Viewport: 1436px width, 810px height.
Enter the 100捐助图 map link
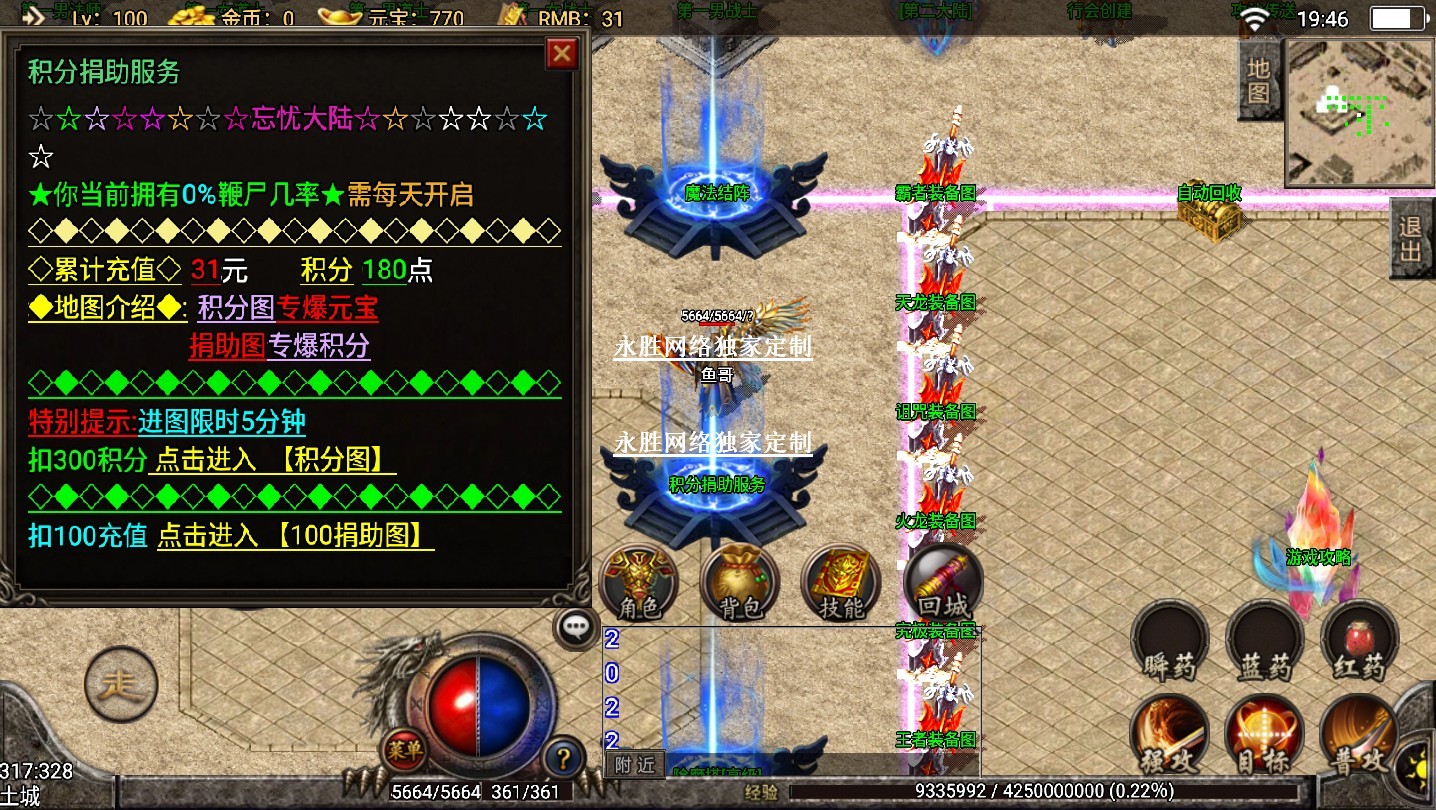[295, 536]
